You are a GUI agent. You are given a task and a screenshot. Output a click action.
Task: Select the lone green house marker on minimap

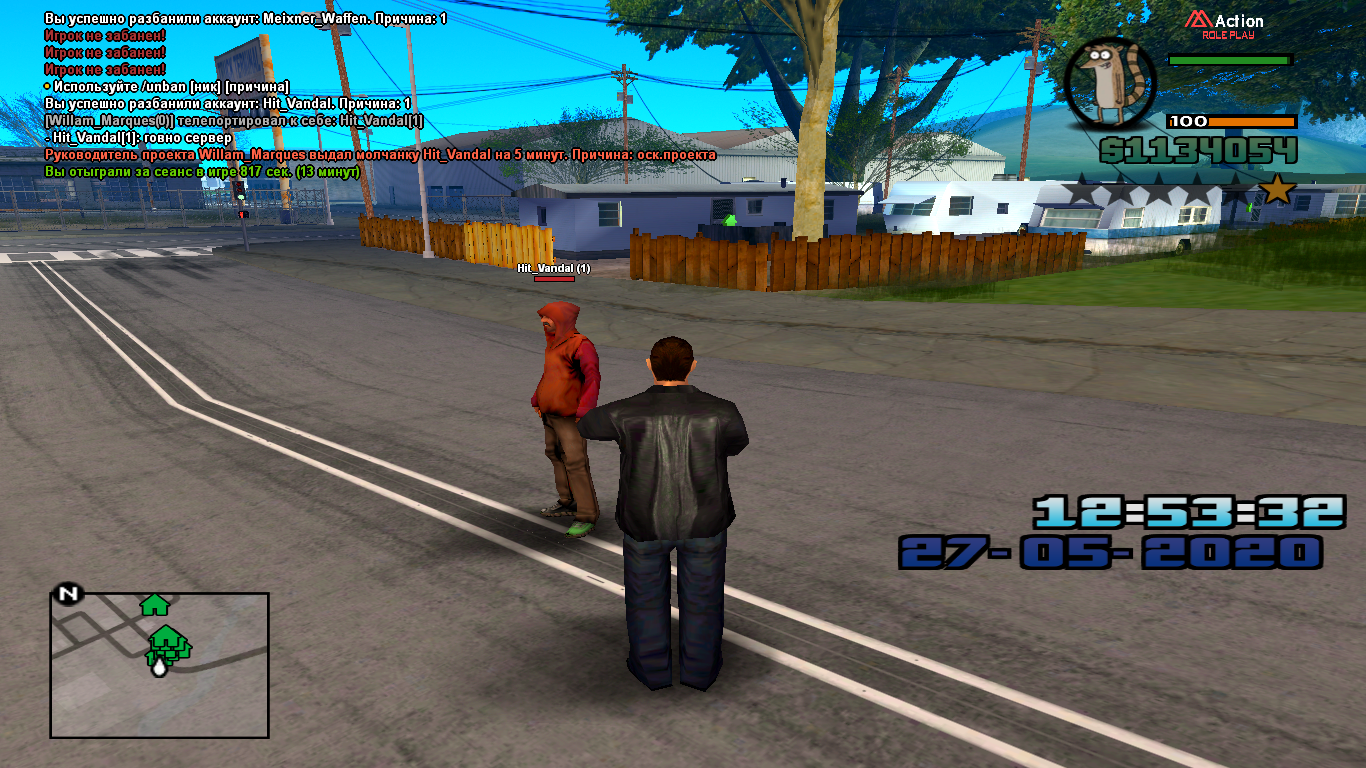[x=154, y=604]
